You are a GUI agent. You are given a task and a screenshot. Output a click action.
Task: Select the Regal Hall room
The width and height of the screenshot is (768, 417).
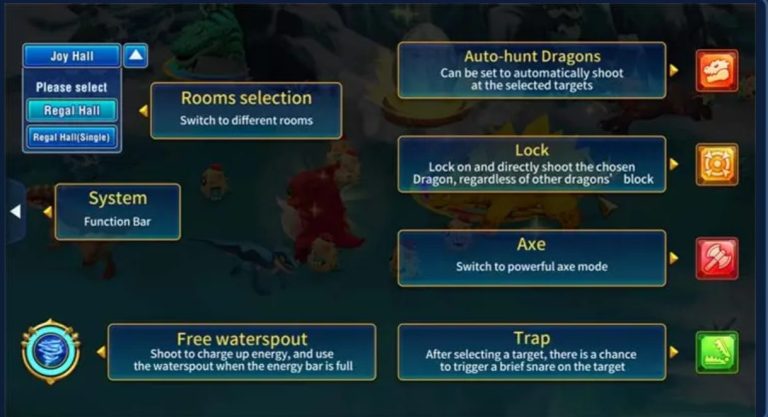[x=72, y=111]
